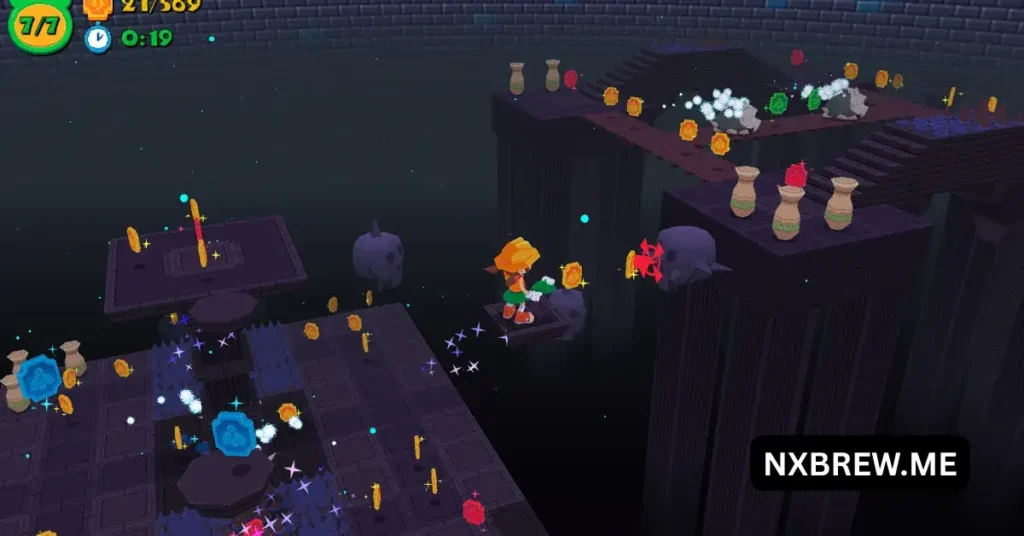This screenshot has width=1024, height=536.
Task: Click the green 7/7 badge
Action: (x=39, y=24)
